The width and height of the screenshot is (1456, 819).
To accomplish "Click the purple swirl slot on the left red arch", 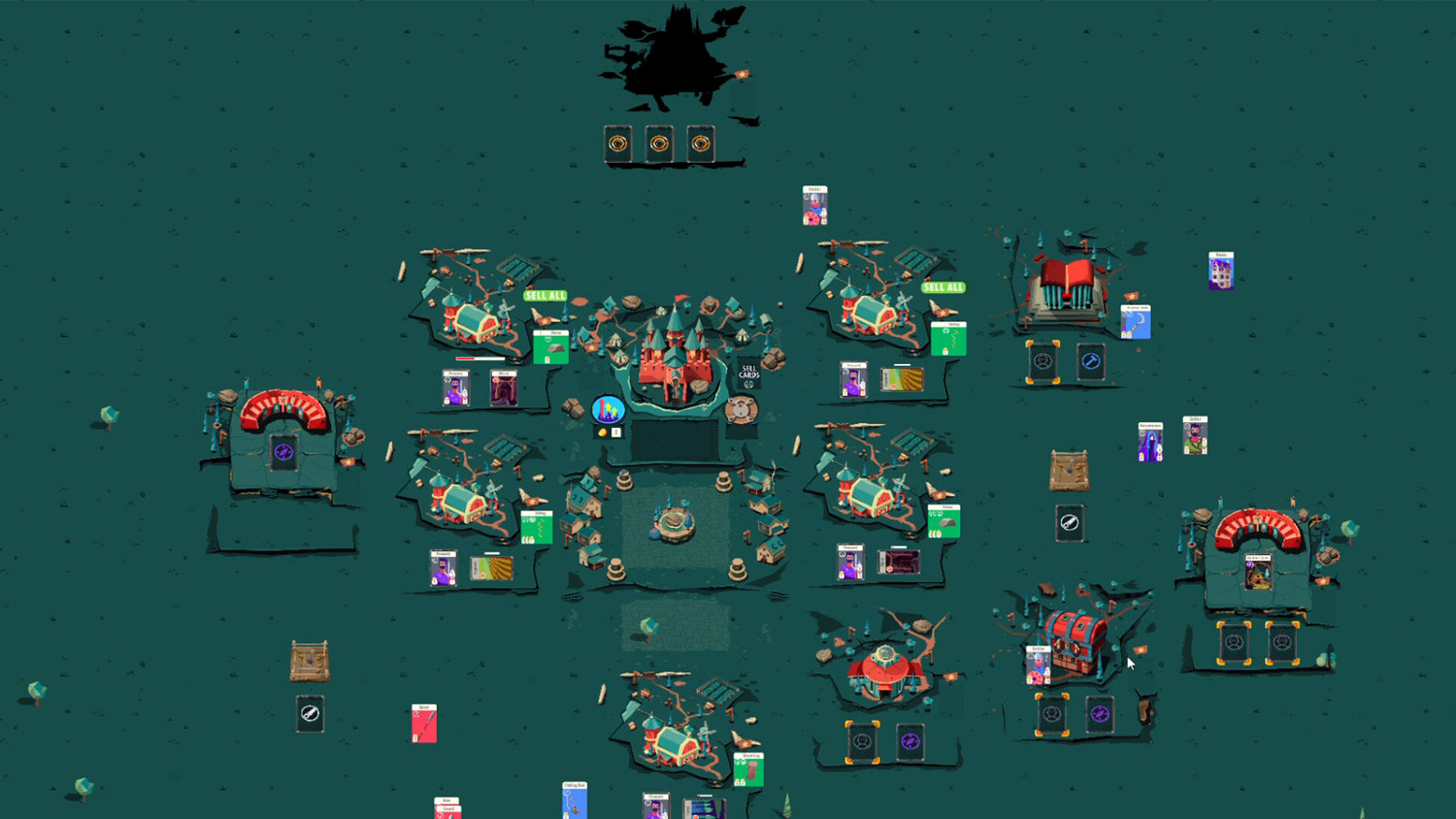I will click(282, 451).
